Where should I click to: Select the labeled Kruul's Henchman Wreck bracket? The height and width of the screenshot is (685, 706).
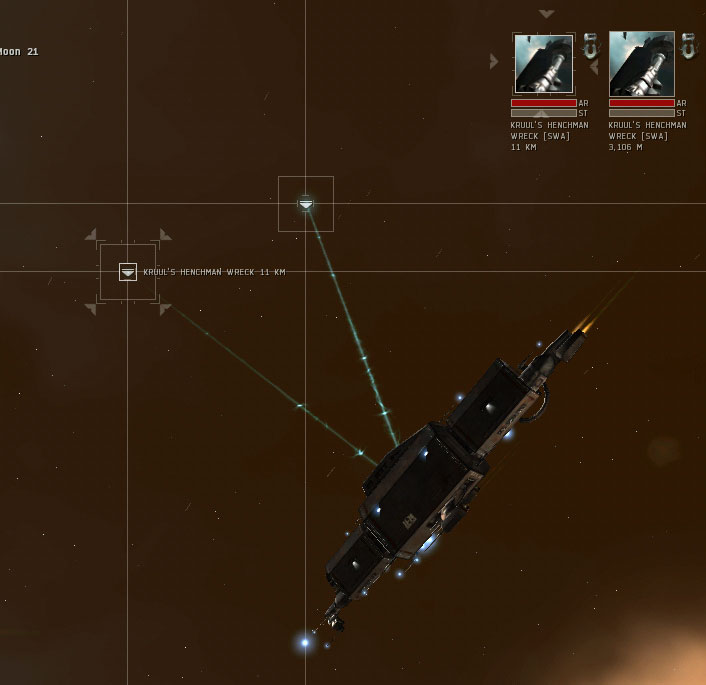coord(128,272)
